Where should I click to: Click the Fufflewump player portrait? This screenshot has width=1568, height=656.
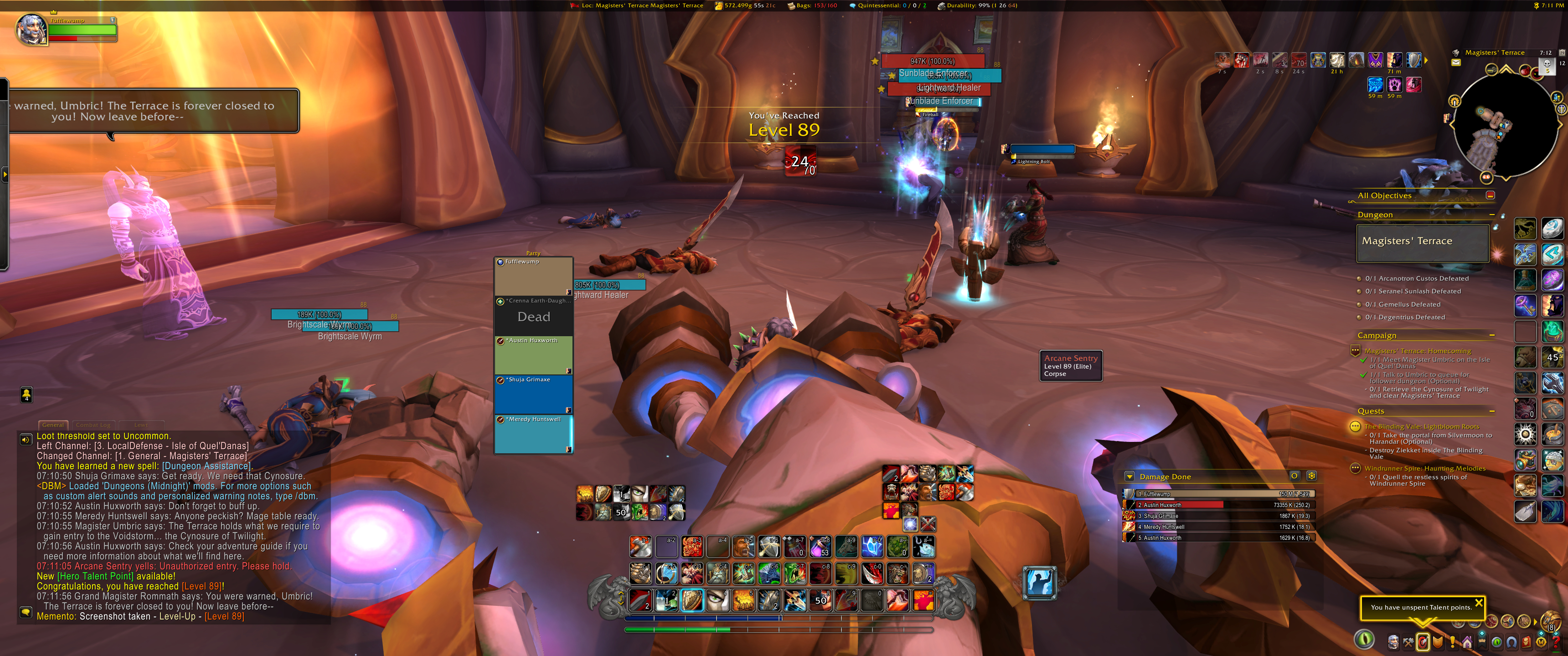click(31, 30)
